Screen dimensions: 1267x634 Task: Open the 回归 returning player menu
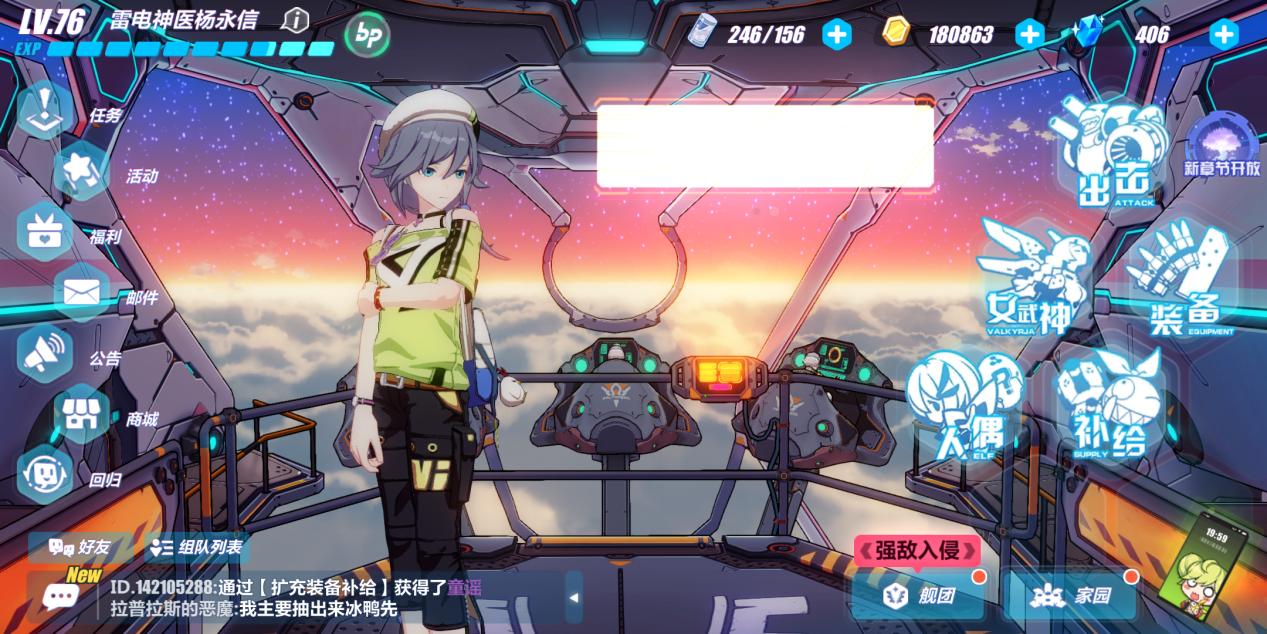coord(45,475)
